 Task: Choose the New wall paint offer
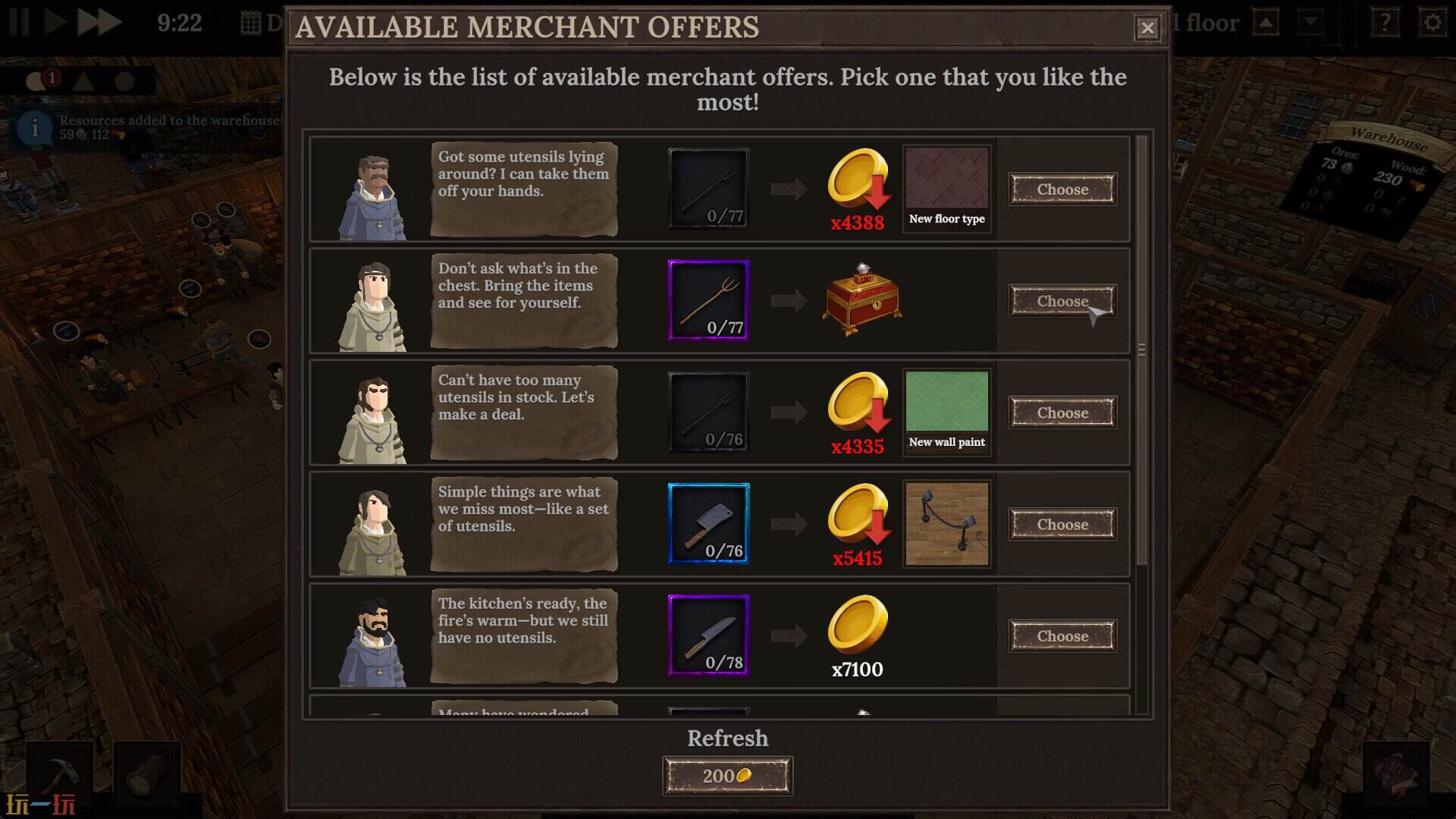click(x=1062, y=413)
